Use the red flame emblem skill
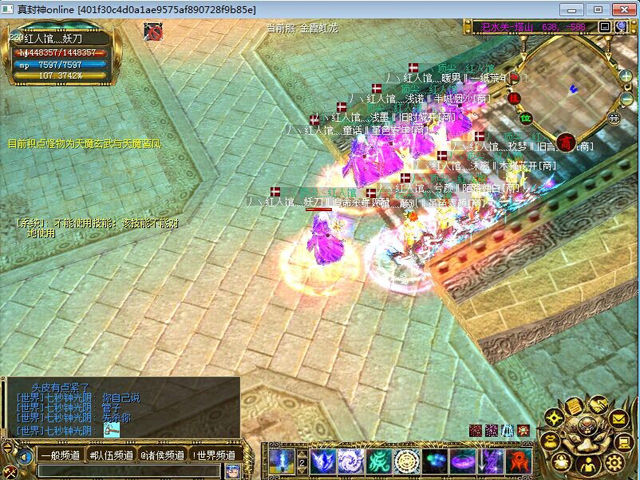The width and height of the screenshot is (640, 480). click(519, 461)
